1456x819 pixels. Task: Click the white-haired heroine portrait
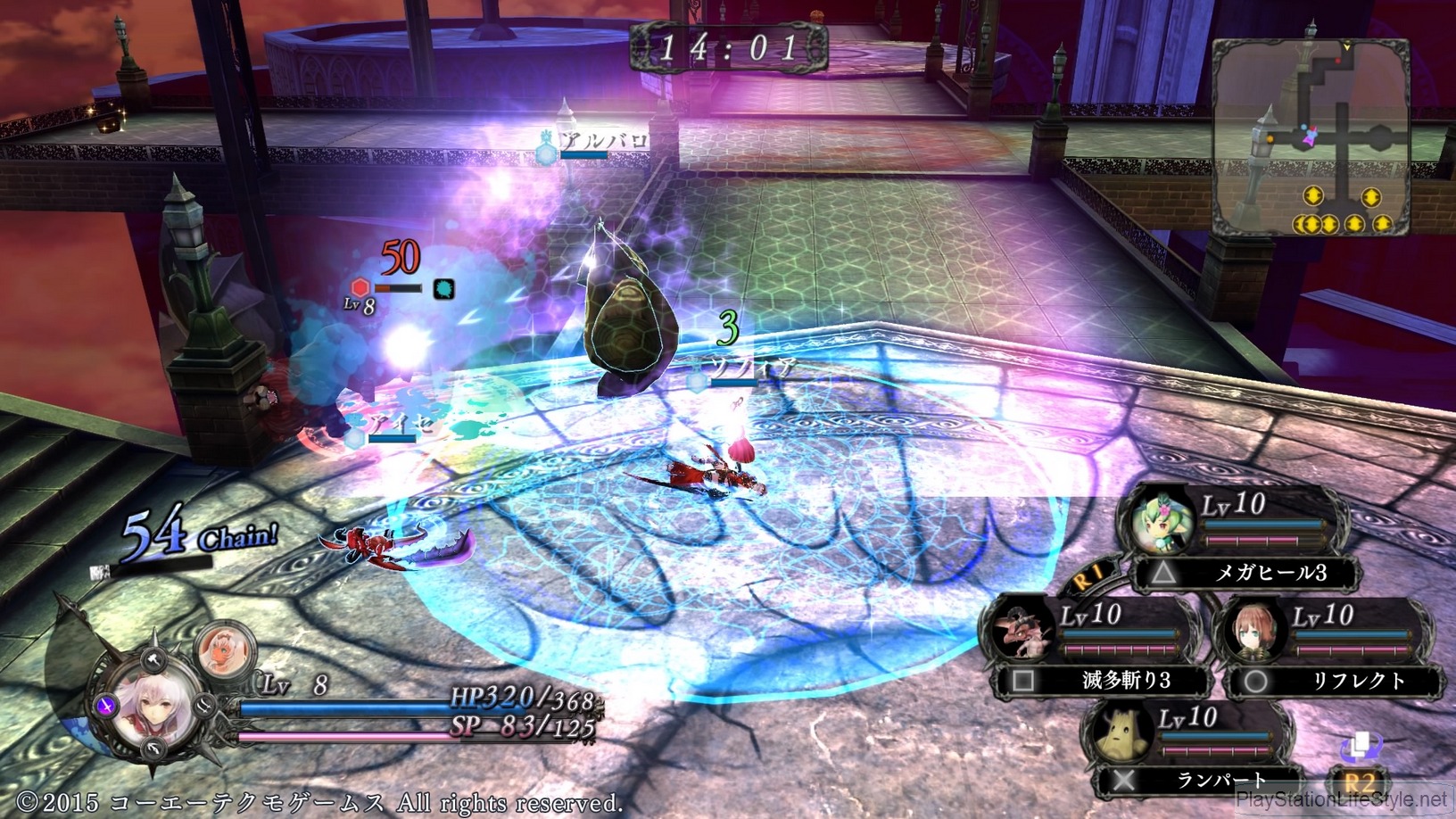pyautogui.click(x=153, y=709)
